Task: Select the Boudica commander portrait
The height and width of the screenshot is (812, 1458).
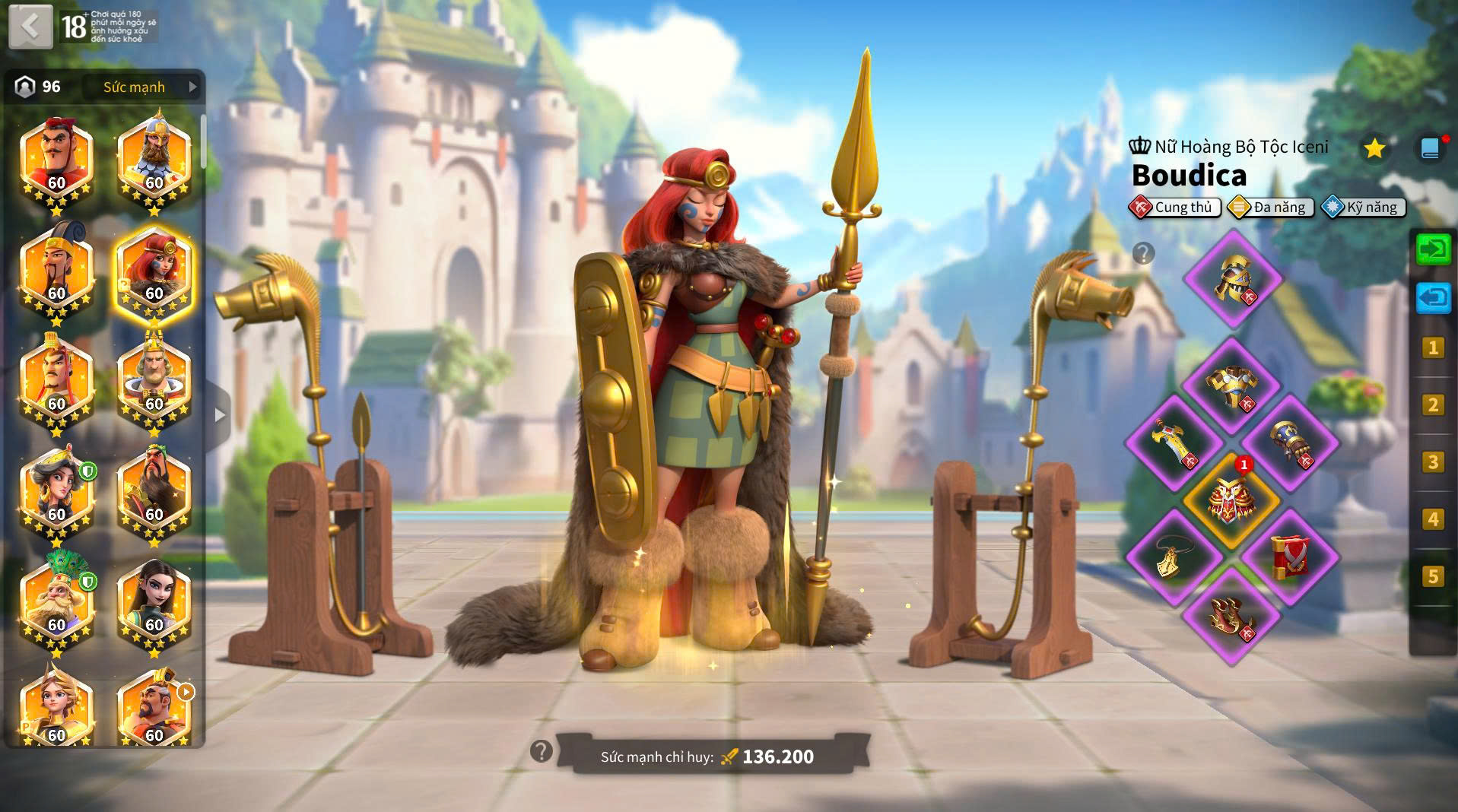Action: [154, 274]
